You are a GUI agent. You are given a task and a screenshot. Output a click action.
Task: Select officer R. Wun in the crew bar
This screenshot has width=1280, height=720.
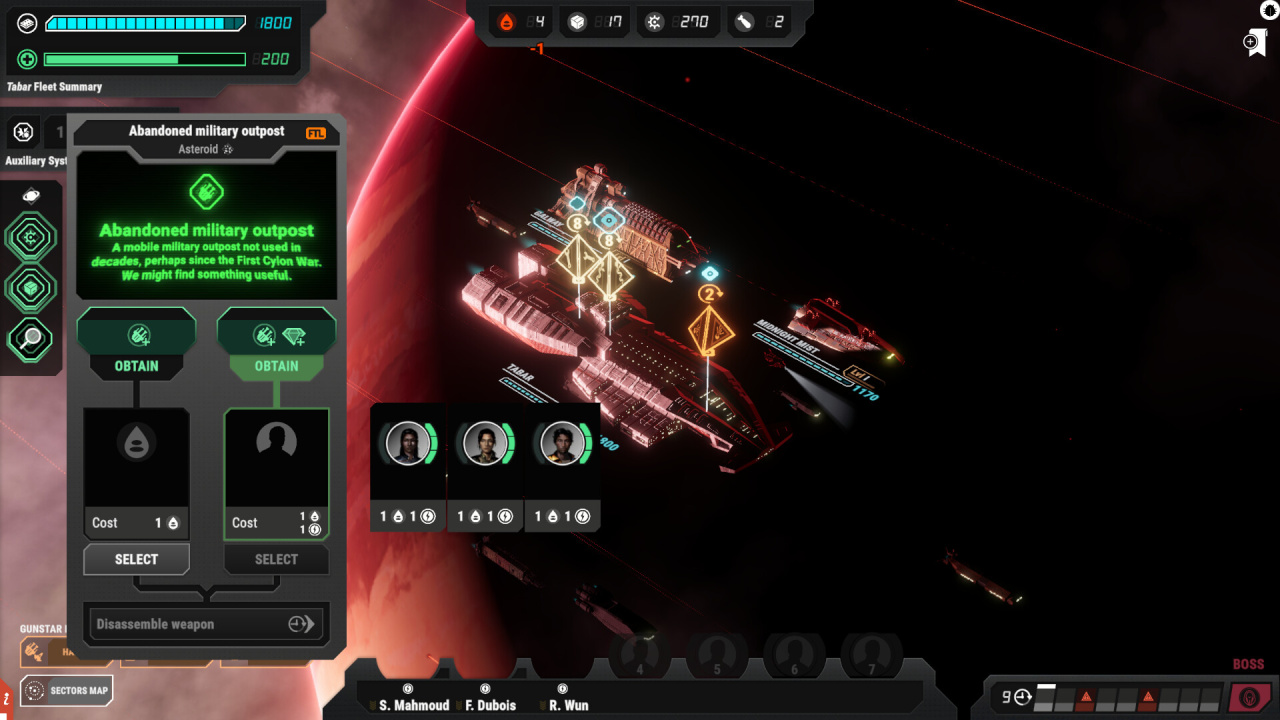coord(568,705)
